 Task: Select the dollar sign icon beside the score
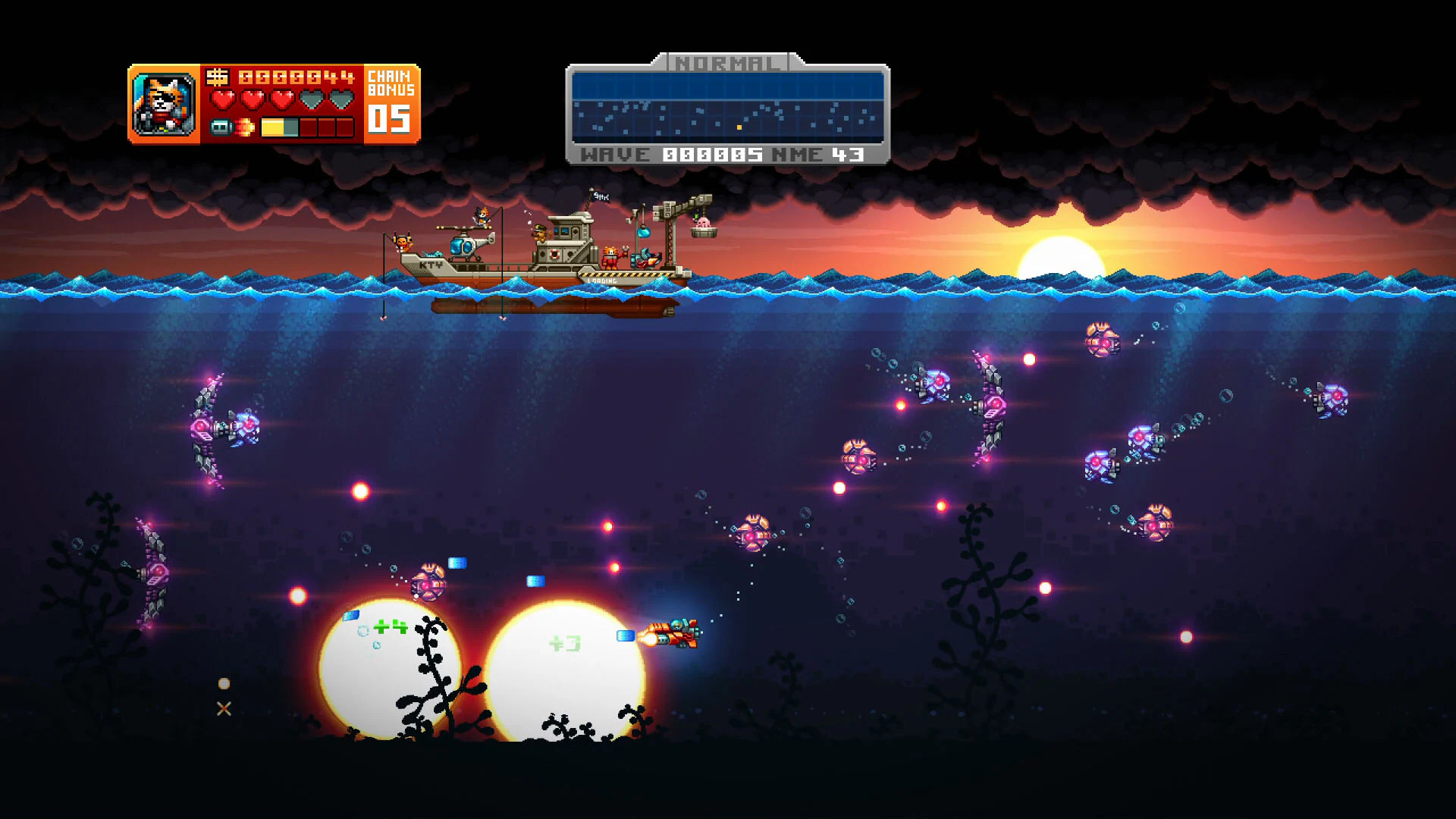[218, 77]
